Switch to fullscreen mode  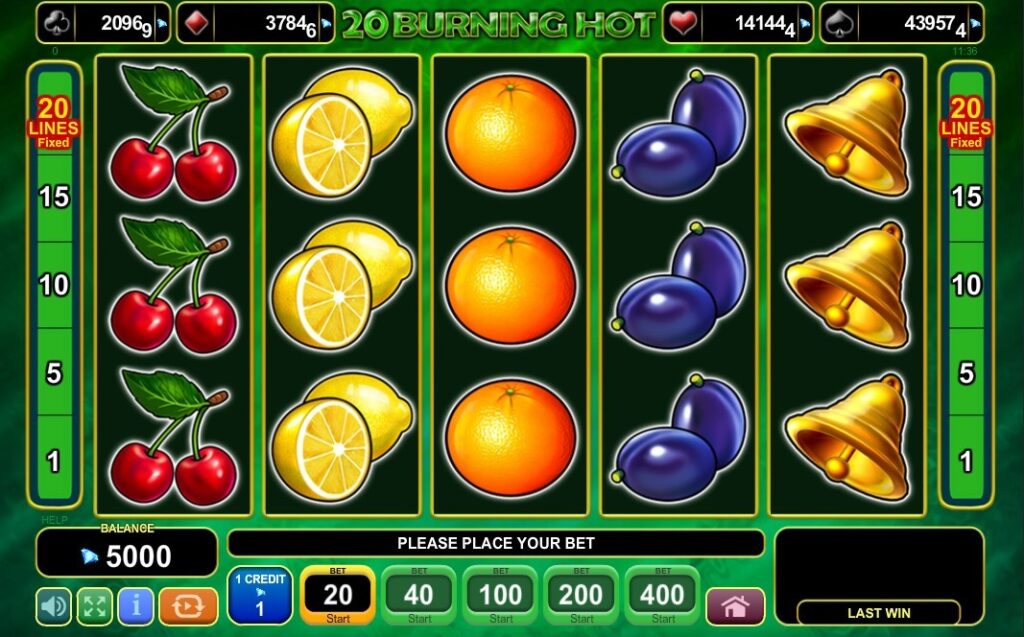(94, 606)
